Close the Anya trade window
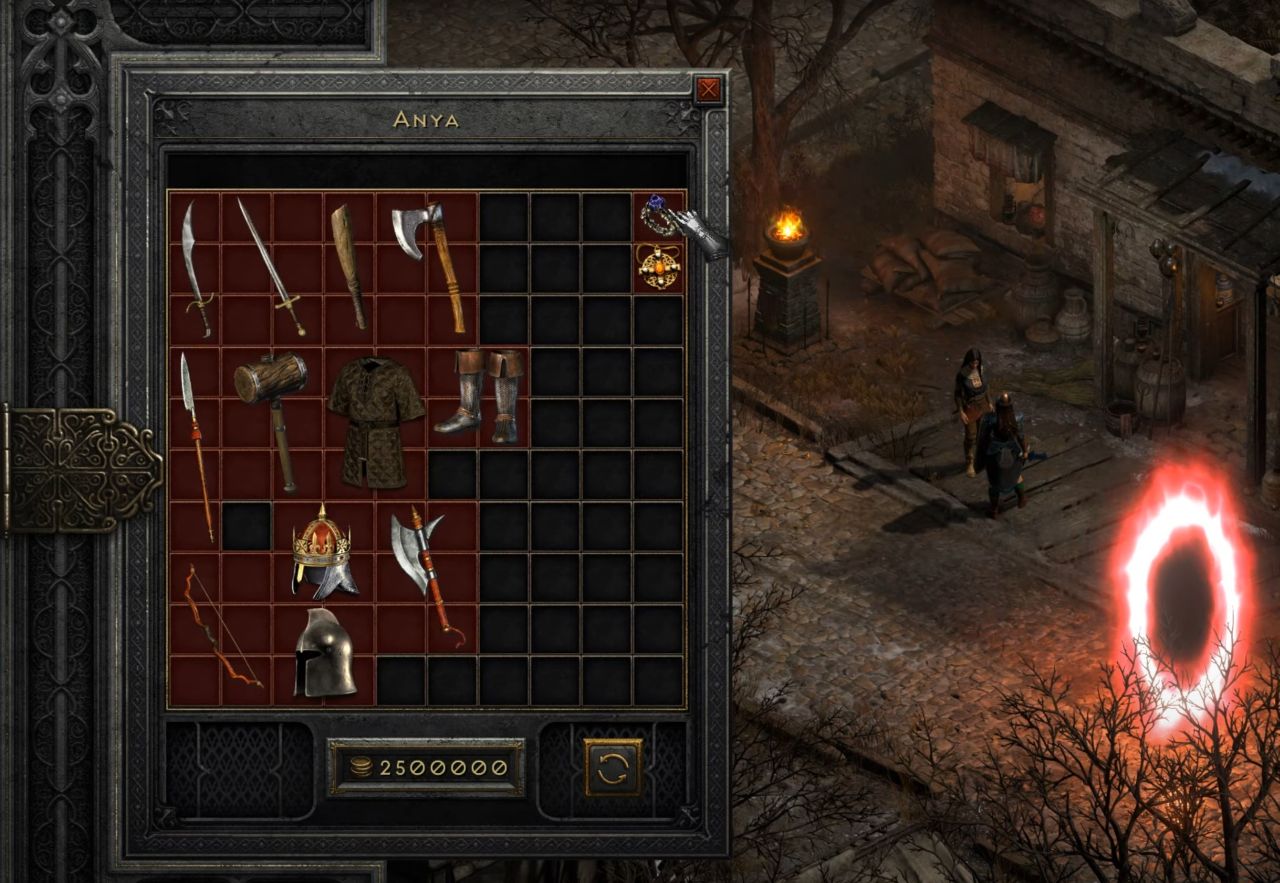Image resolution: width=1280 pixels, height=883 pixels. pos(707,89)
